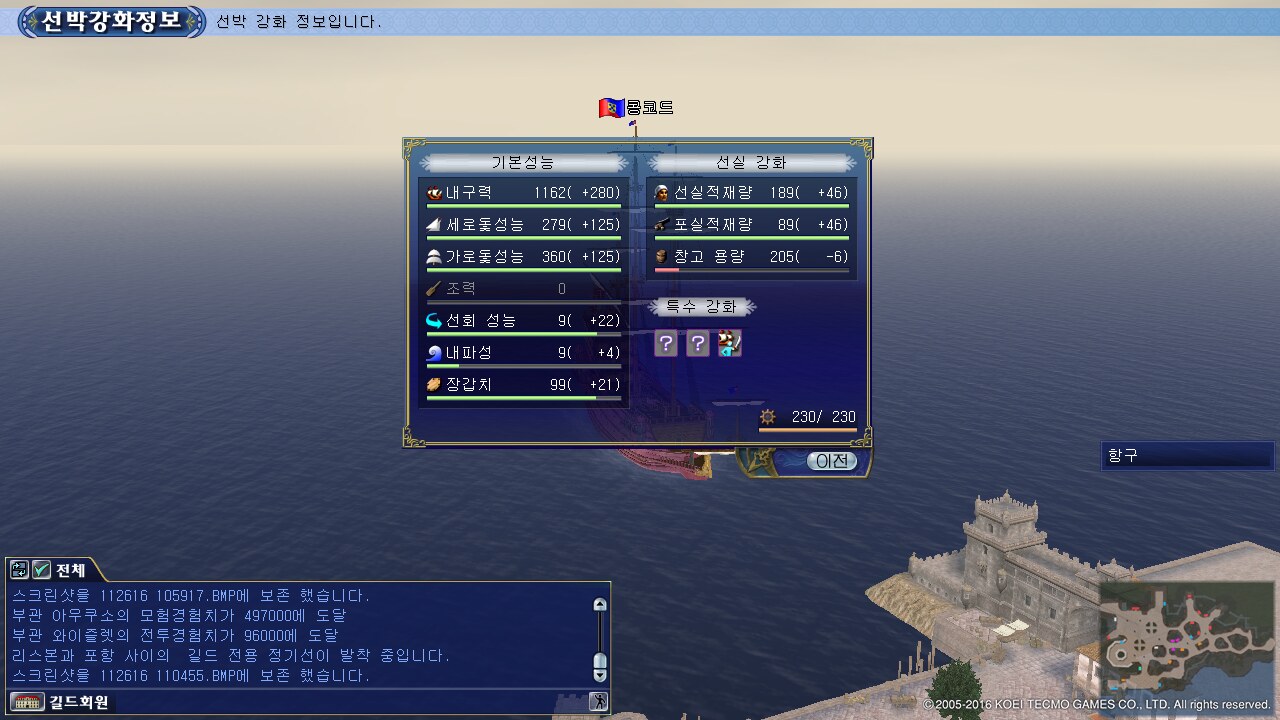The image size is (1280, 720).
Task: Select the ship-and-swordsman special enhancement icon
Action: [x=730, y=344]
